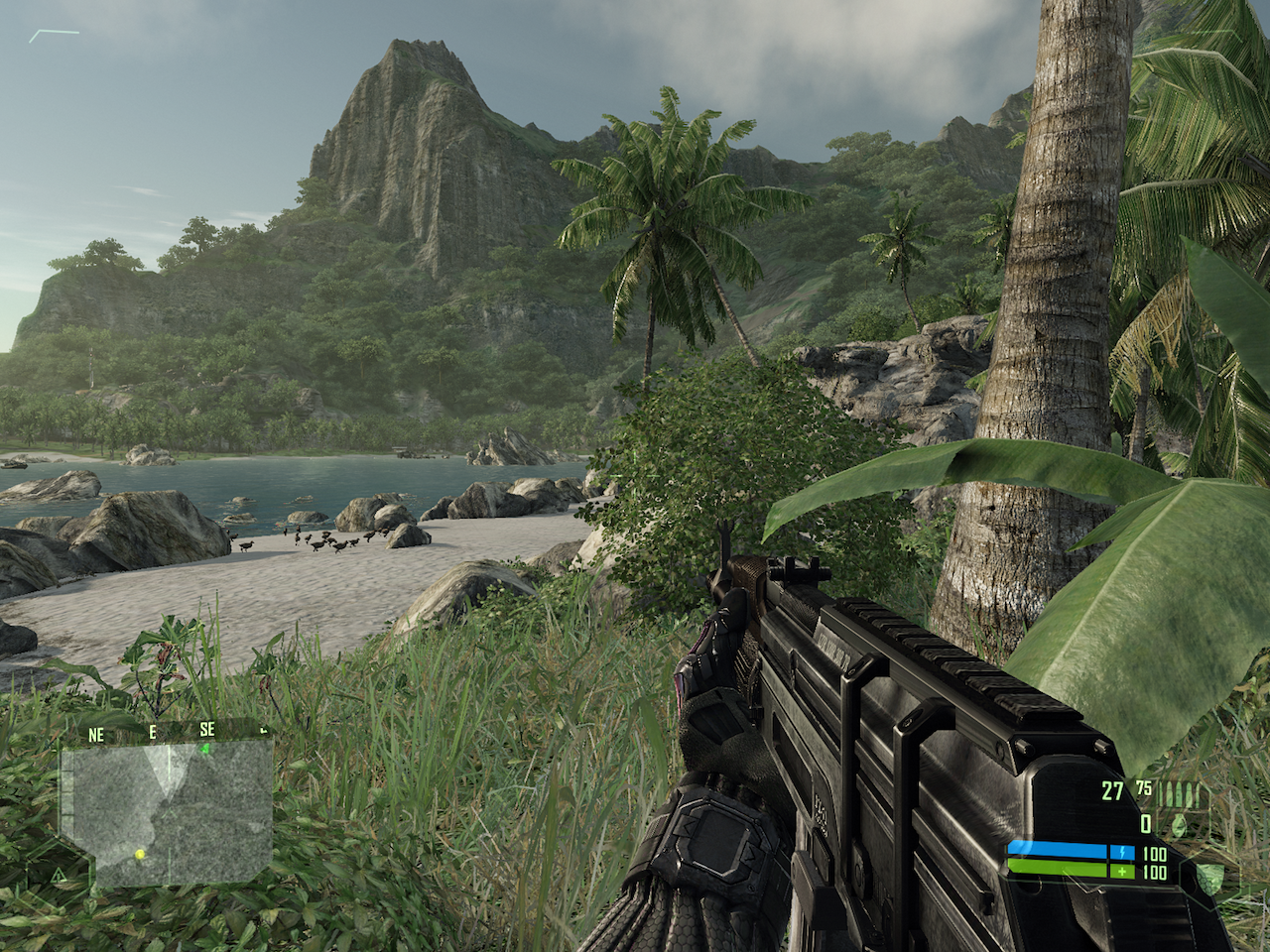Click the grenade icon
Screen dimensions: 1270x952
point(1178,823)
